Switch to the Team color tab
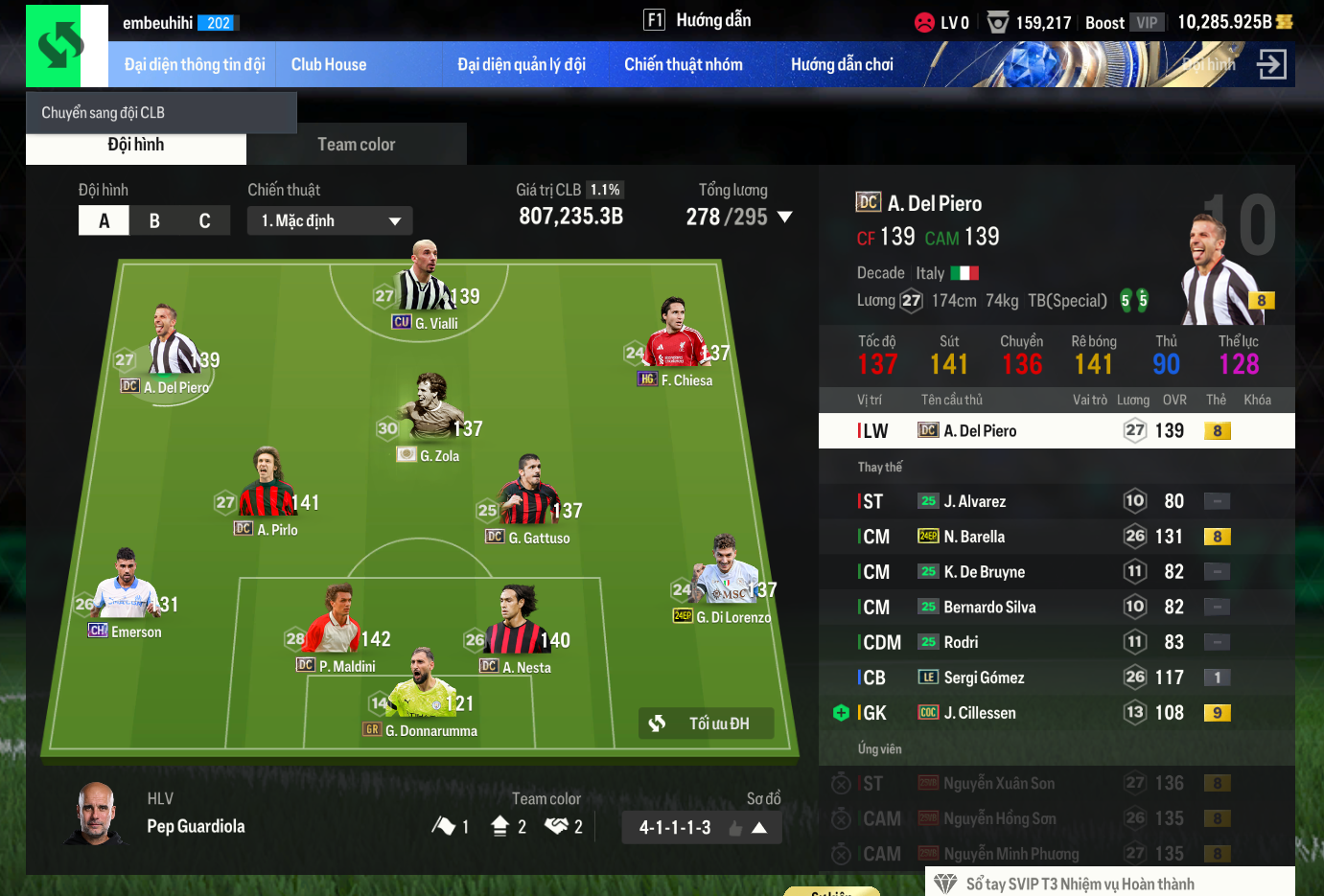 (356, 145)
